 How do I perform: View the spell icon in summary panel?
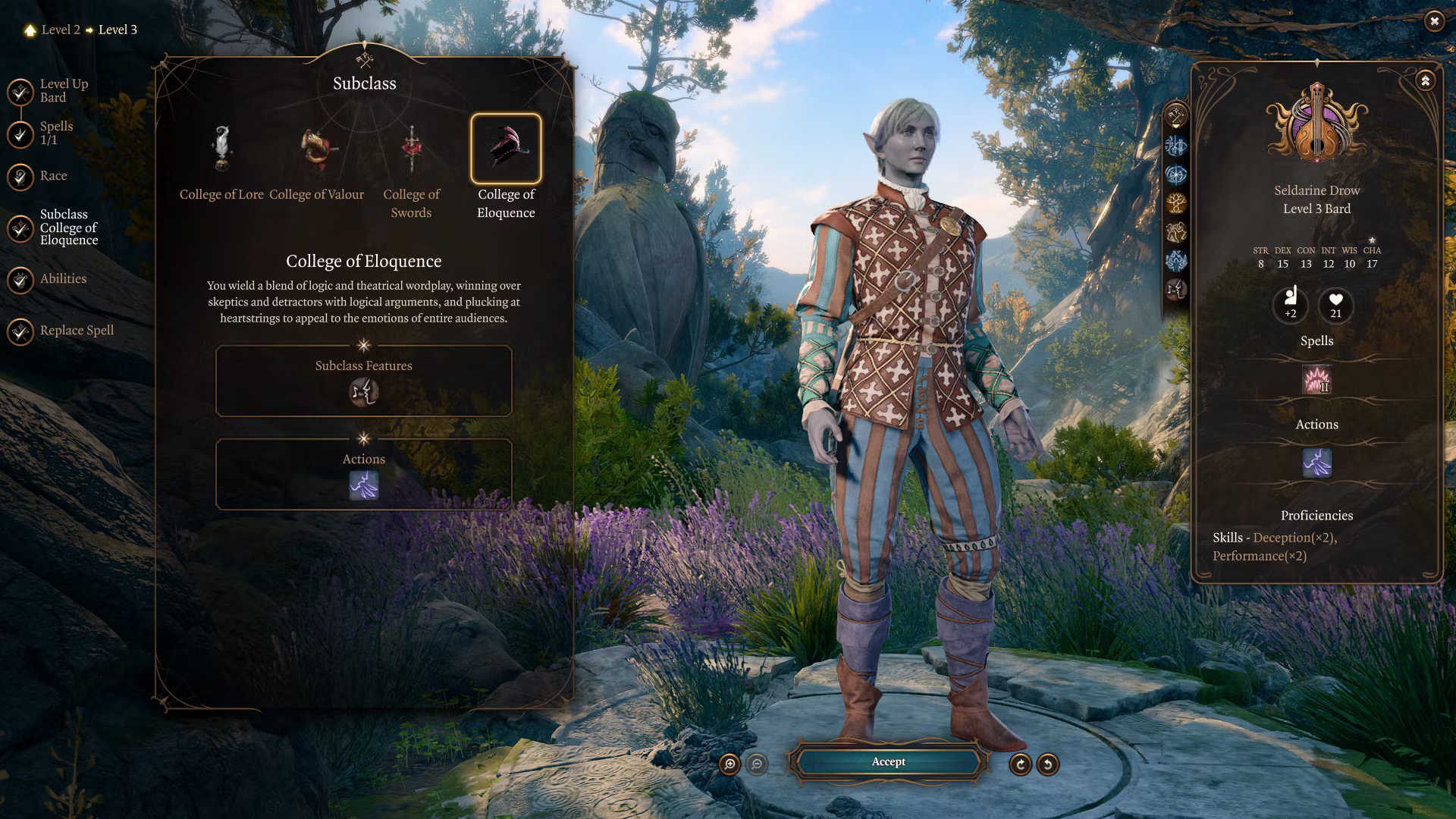click(x=1316, y=379)
